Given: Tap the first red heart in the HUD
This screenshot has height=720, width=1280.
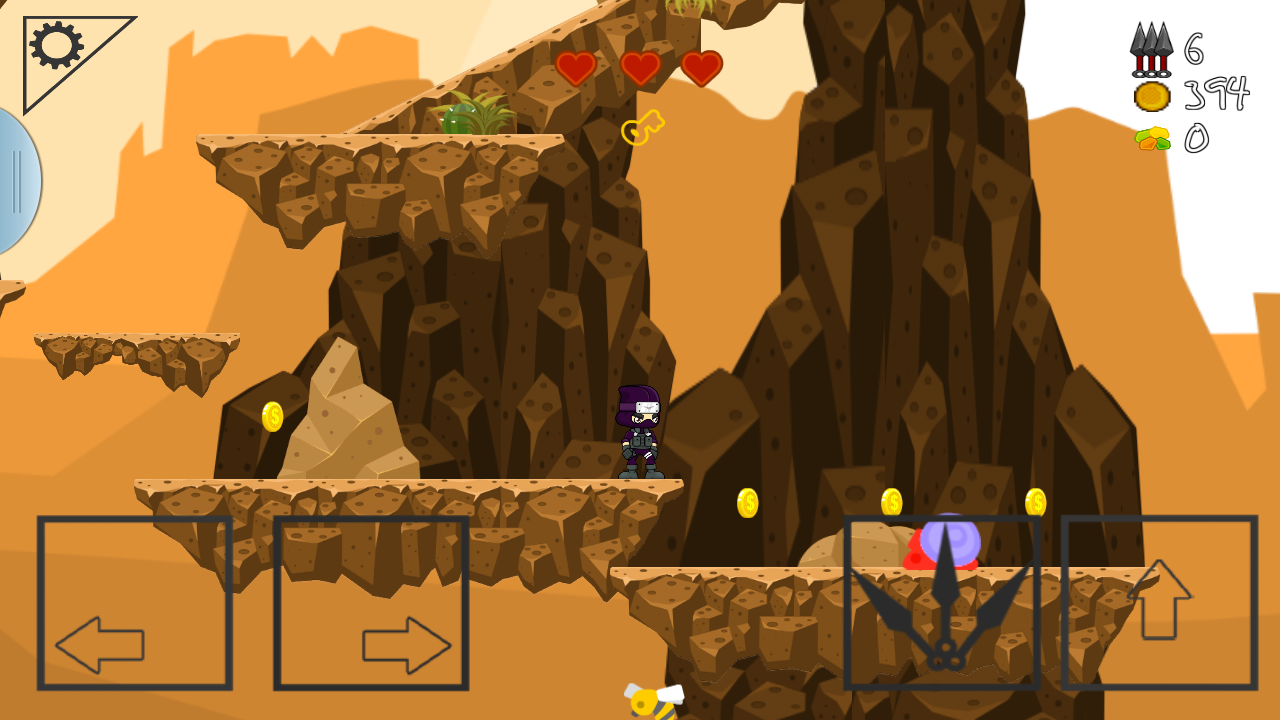Looking at the screenshot, I should tap(575, 68).
